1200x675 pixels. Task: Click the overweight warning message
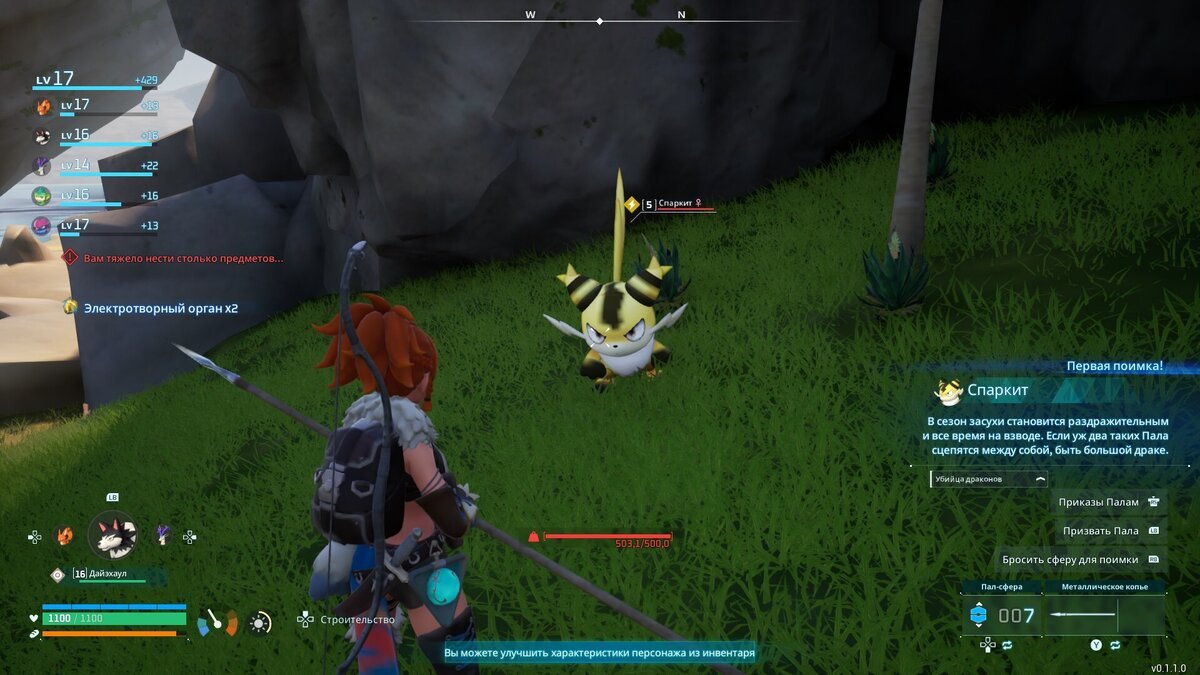click(182, 258)
